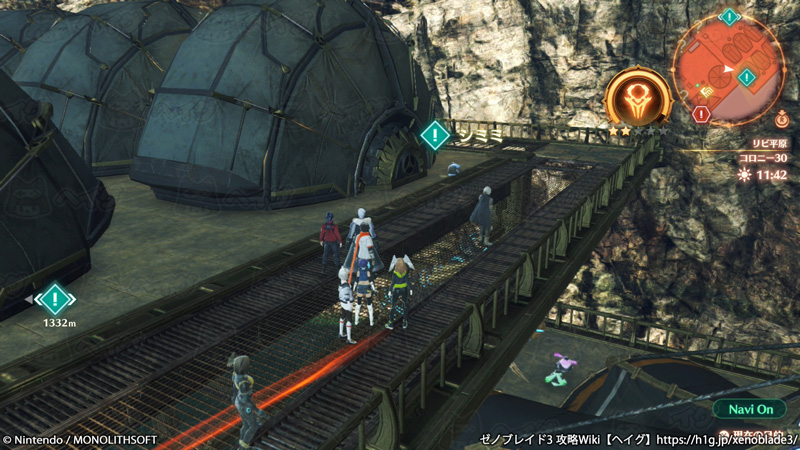Click the Ouroboros interlink gauge icon
800x450 pixels.
click(637, 98)
